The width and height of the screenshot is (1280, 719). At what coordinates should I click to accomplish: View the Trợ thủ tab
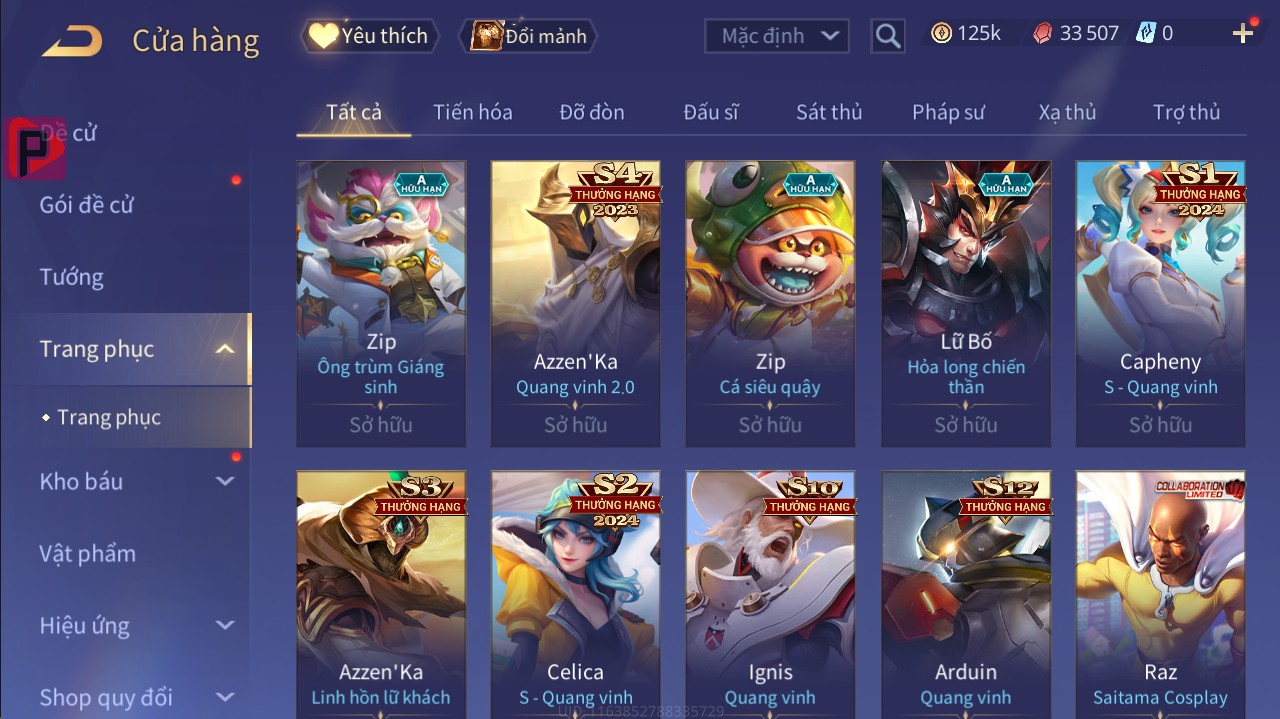click(x=1186, y=112)
